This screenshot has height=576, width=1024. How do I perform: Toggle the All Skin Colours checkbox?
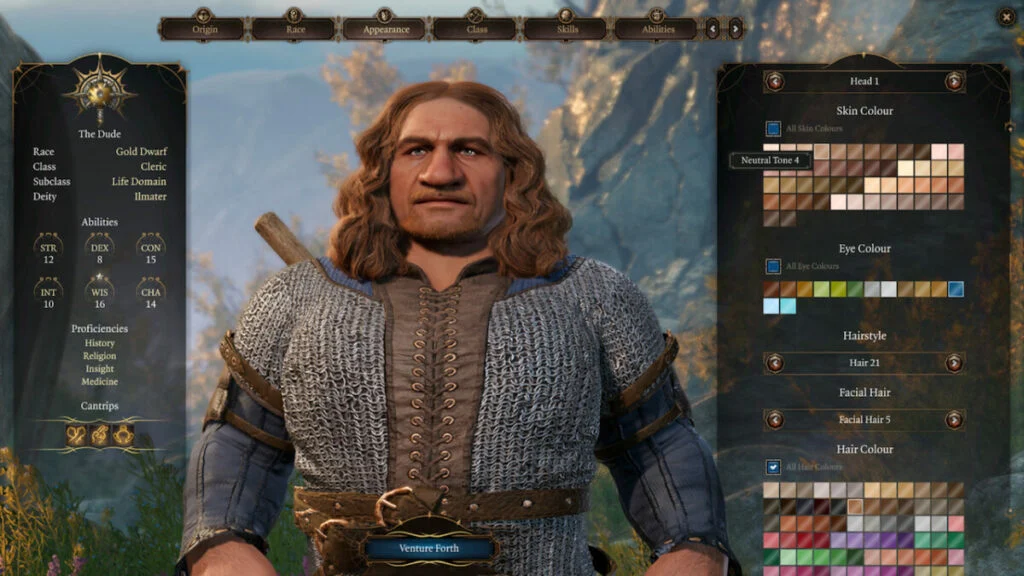(773, 129)
